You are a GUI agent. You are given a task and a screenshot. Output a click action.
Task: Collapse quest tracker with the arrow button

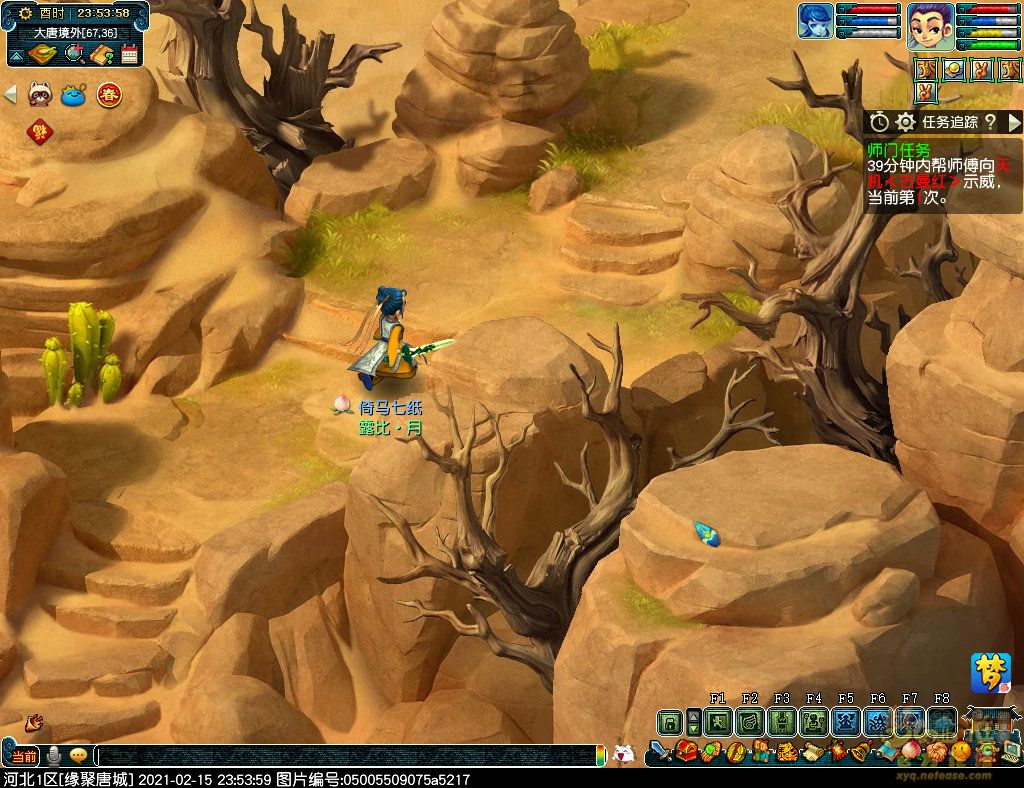pyautogui.click(x=1014, y=122)
